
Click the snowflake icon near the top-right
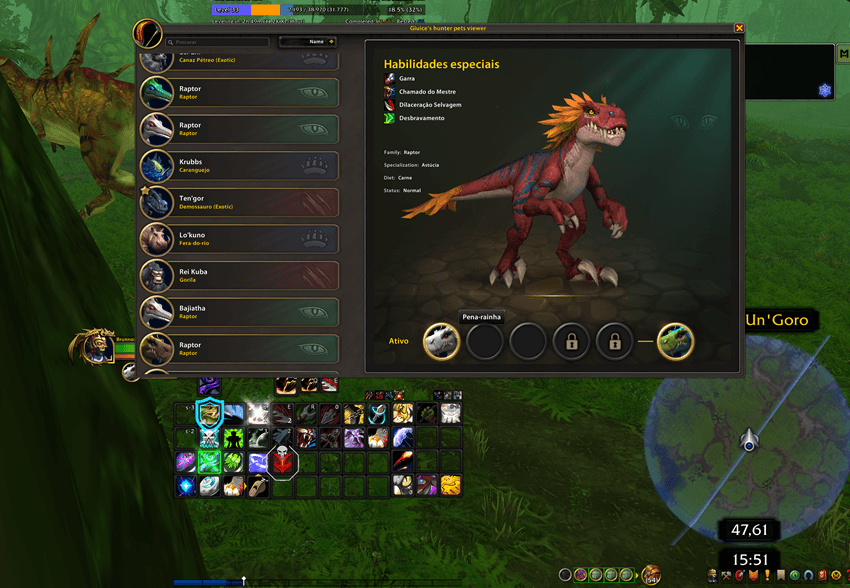(x=825, y=90)
